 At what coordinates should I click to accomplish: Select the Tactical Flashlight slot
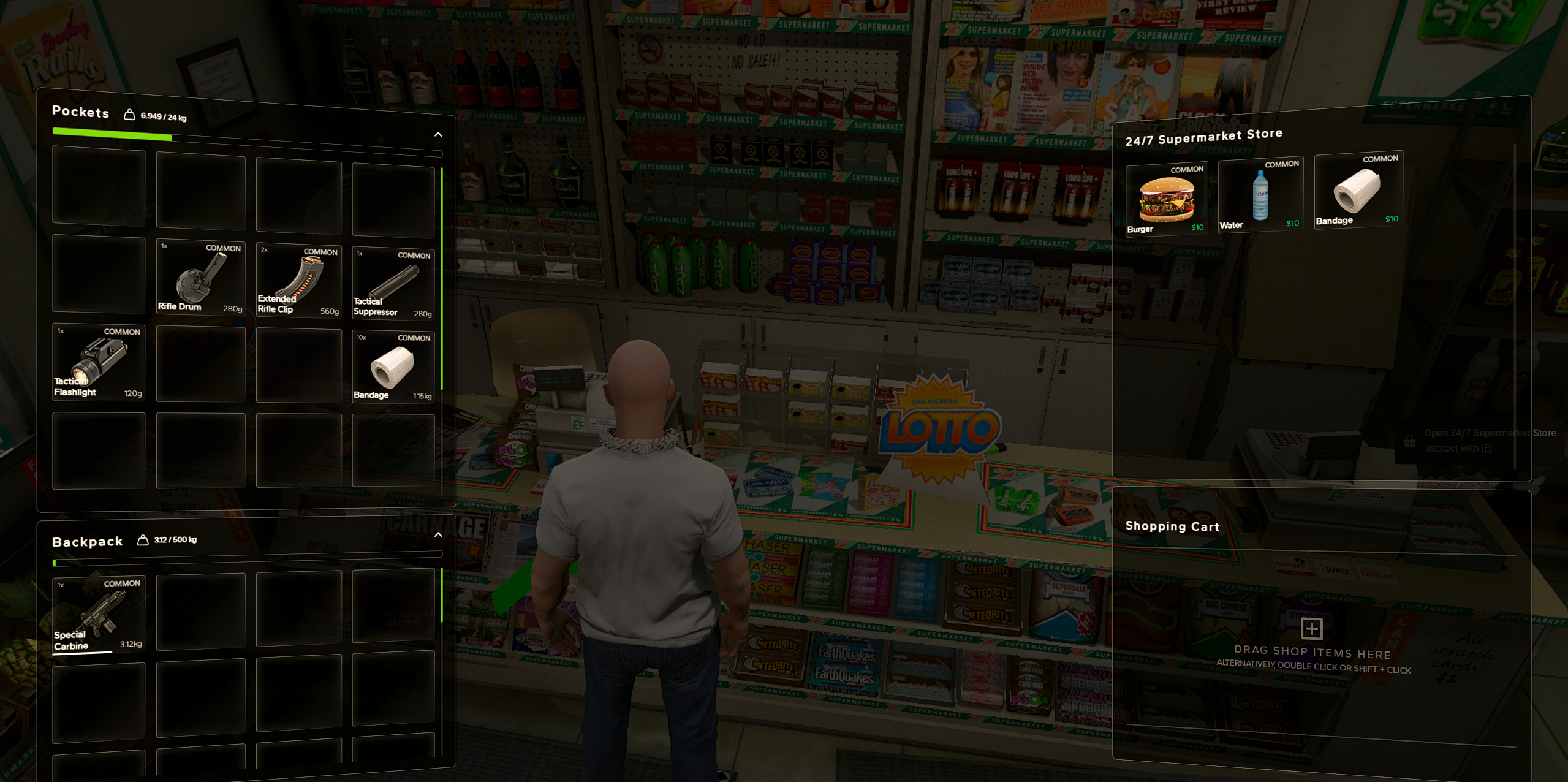point(99,362)
